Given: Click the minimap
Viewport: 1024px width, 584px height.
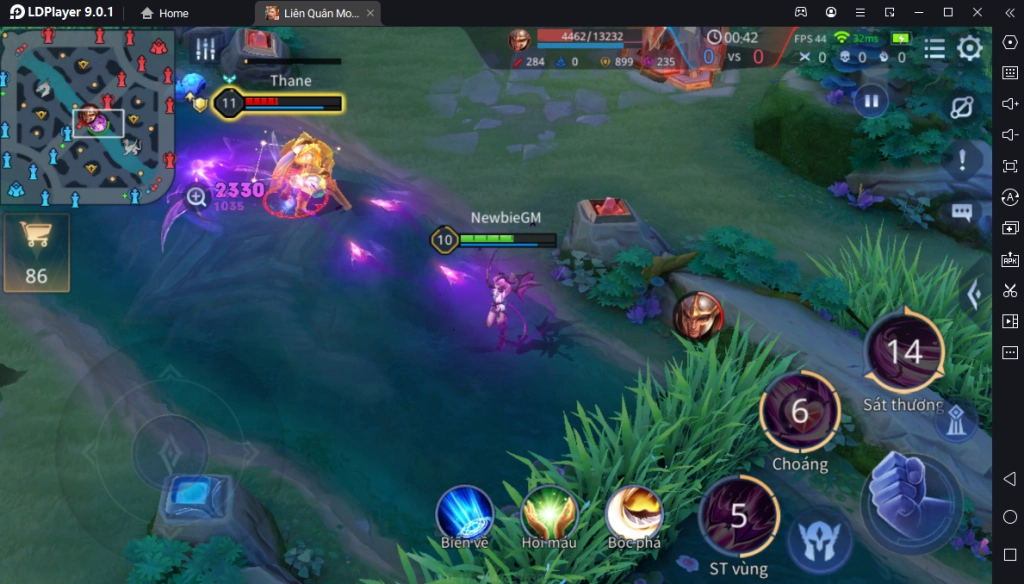Looking at the screenshot, I should pos(88,115).
